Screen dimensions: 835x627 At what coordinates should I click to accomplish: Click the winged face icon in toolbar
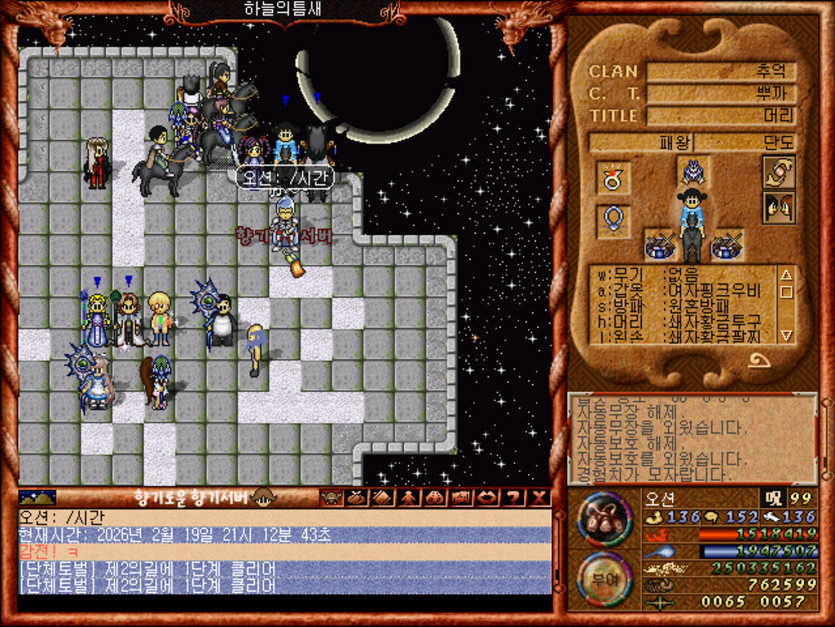point(330,497)
